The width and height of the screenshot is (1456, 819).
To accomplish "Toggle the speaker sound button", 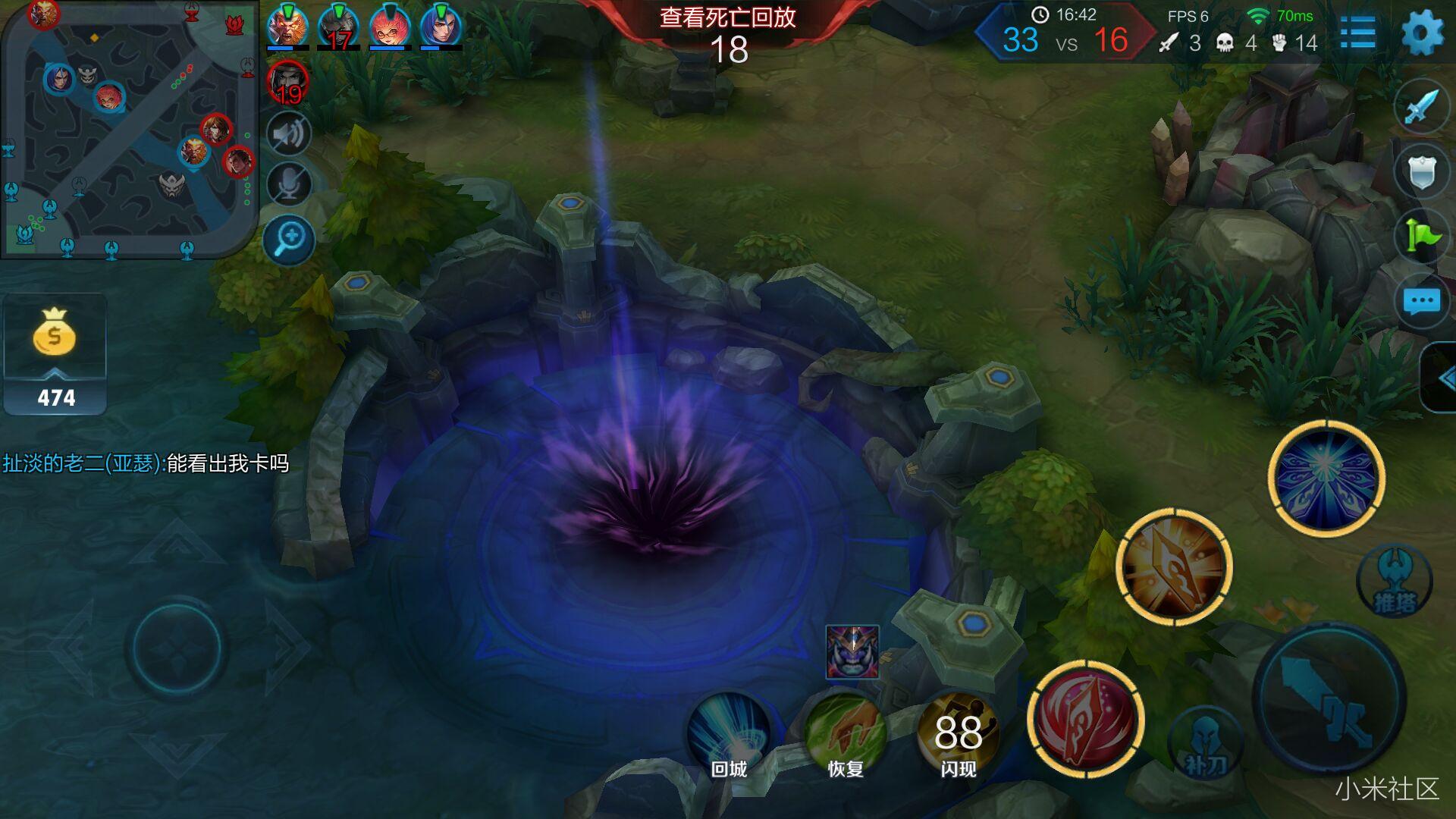I will [x=289, y=134].
